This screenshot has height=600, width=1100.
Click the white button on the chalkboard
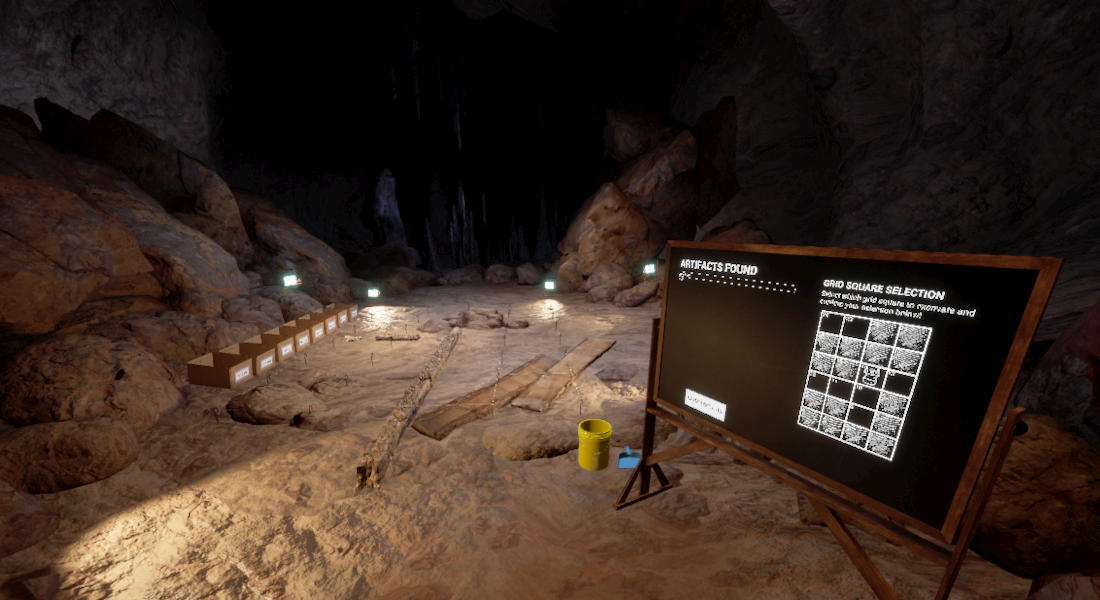[705, 404]
